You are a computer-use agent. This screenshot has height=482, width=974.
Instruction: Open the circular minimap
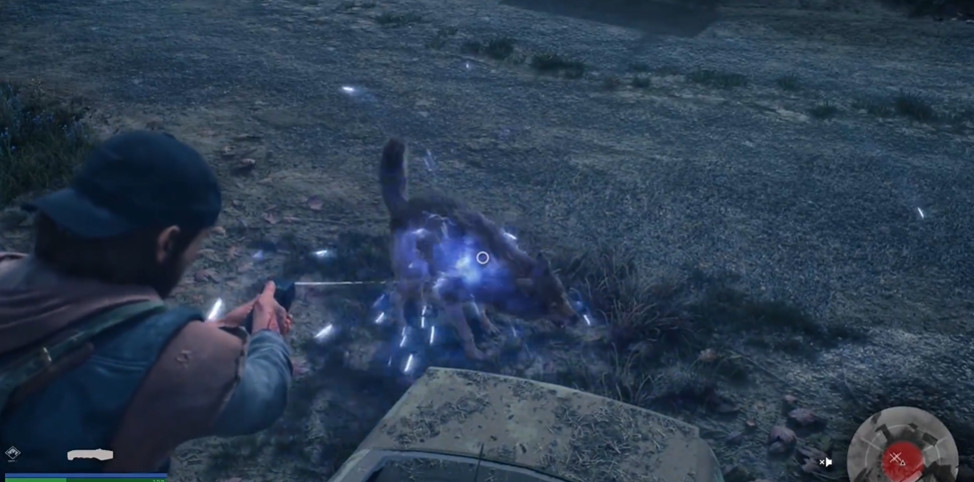coord(901,449)
